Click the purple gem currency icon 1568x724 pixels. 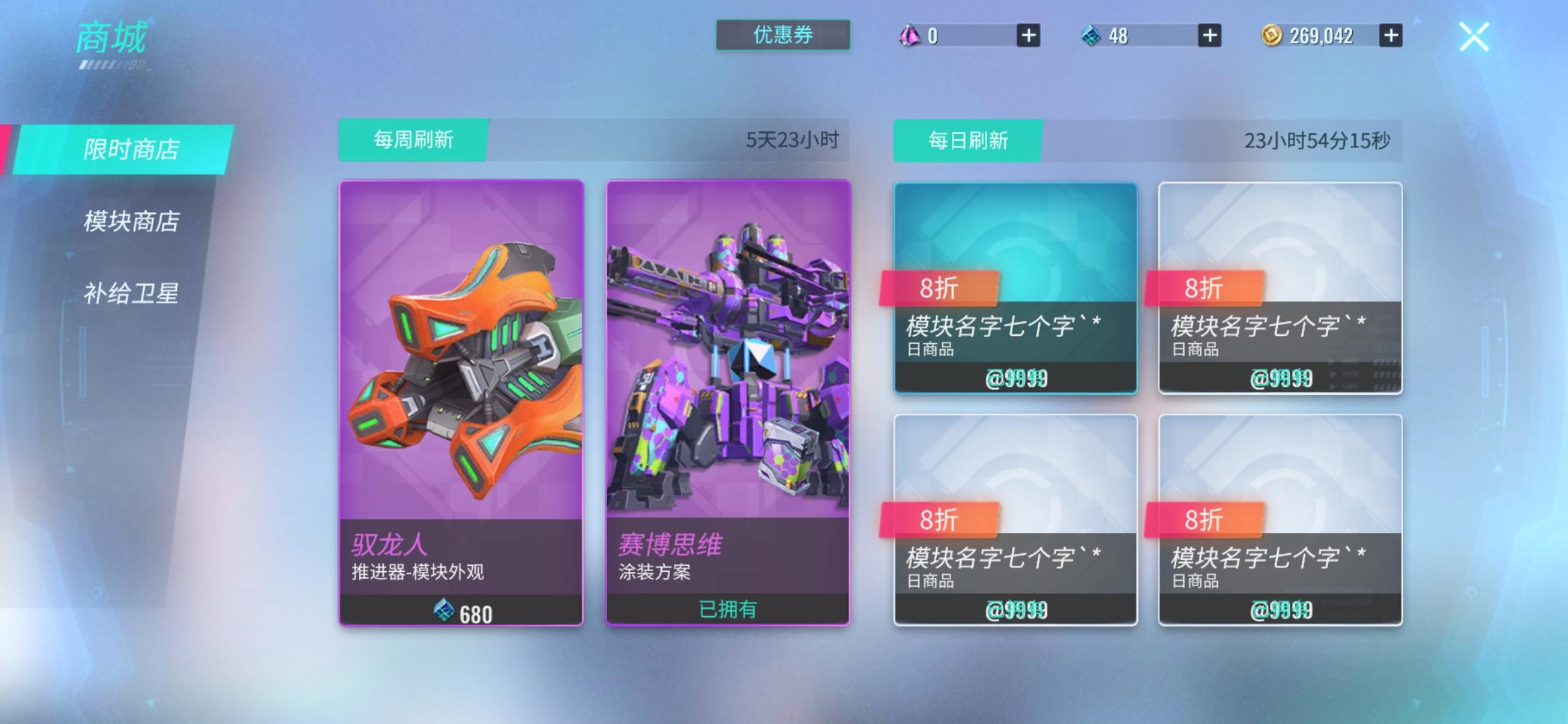909,36
